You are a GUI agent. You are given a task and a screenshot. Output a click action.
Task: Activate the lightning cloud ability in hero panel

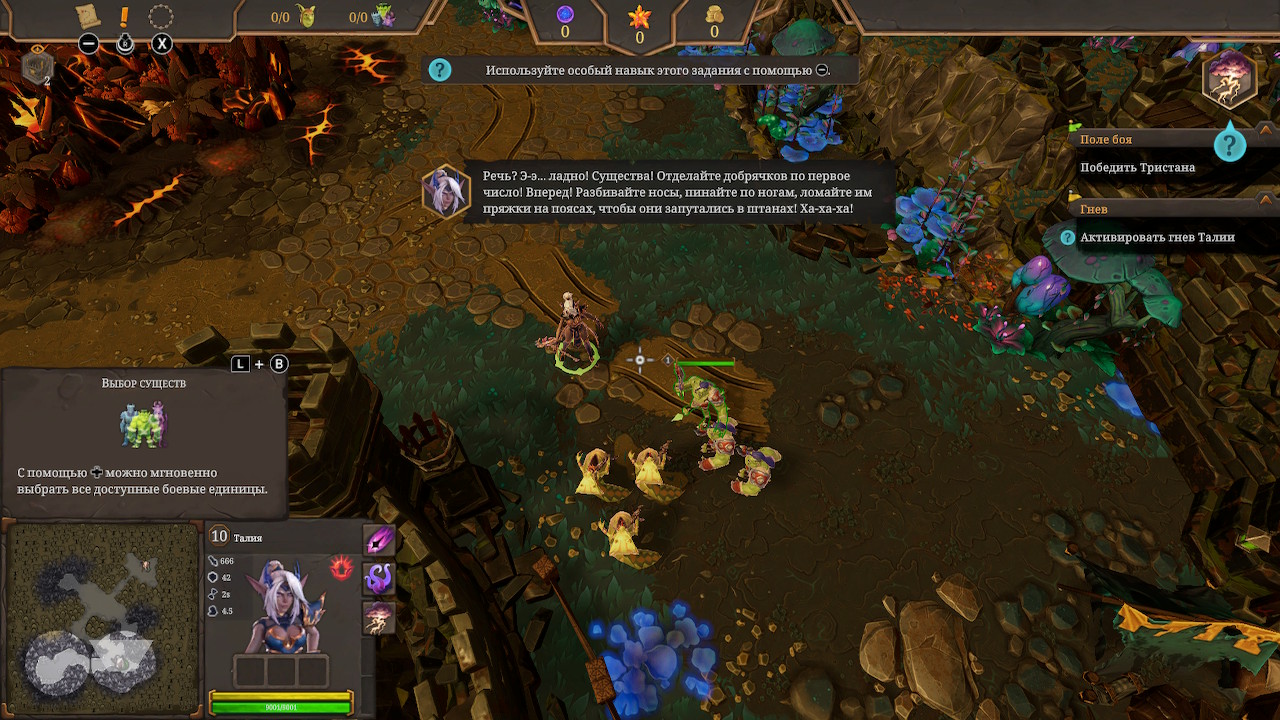(379, 617)
